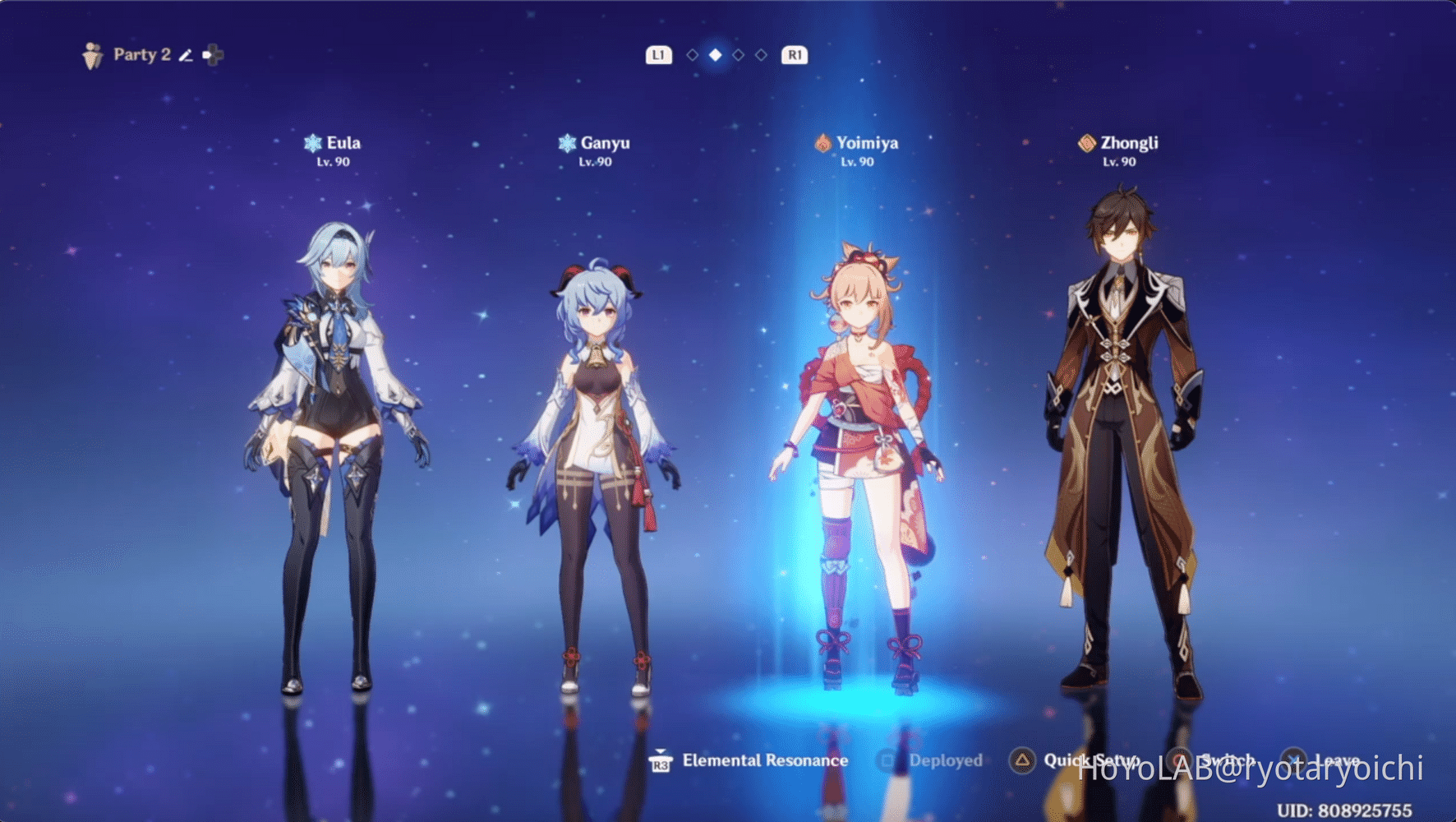Click the Party 2 name label
This screenshot has height=822, width=1456.
[x=141, y=55]
